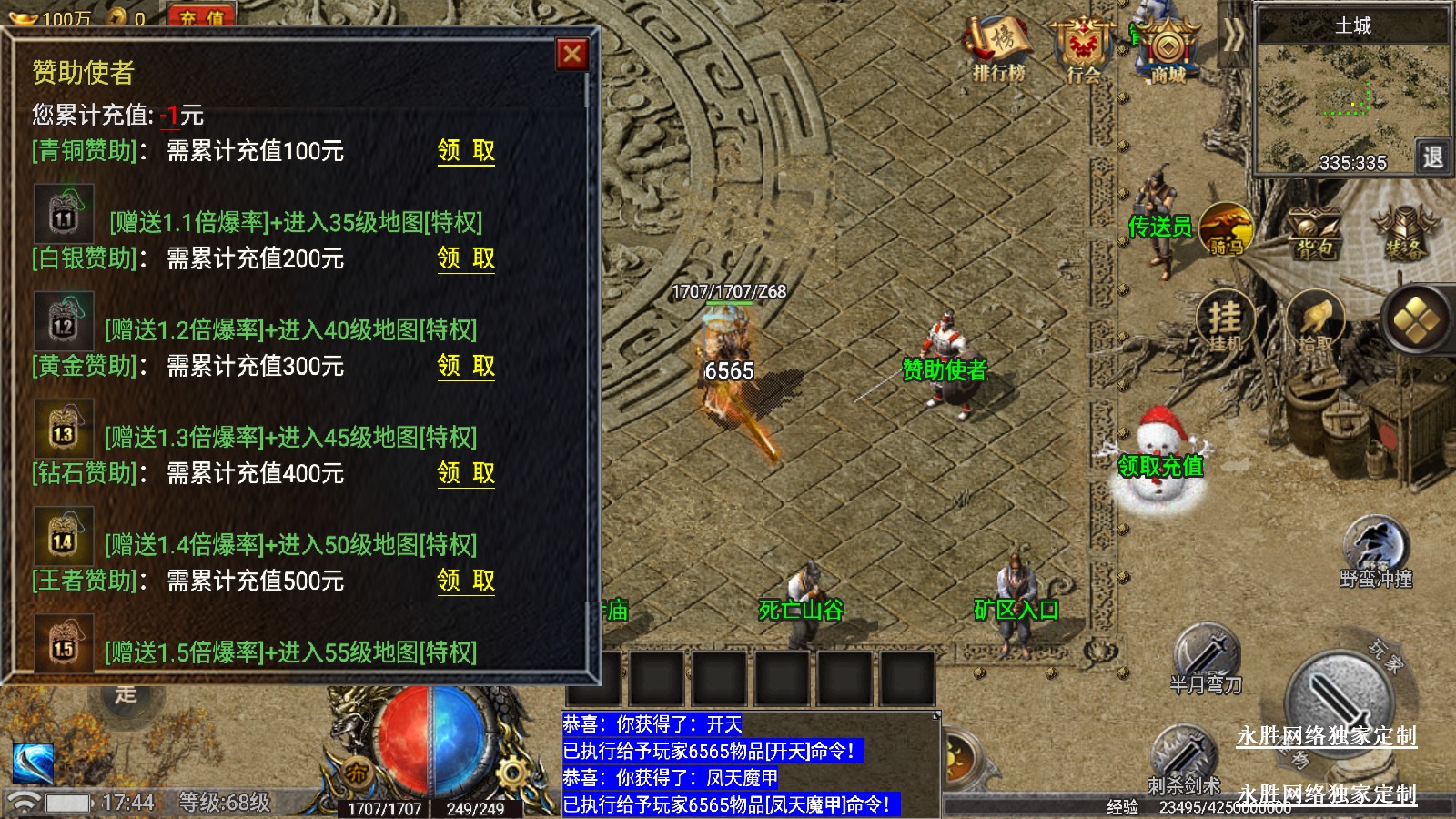The image size is (1456, 819).
Task: Collapse the top icon bar arrow
Action: pyautogui.click(x=1233, y=36)
